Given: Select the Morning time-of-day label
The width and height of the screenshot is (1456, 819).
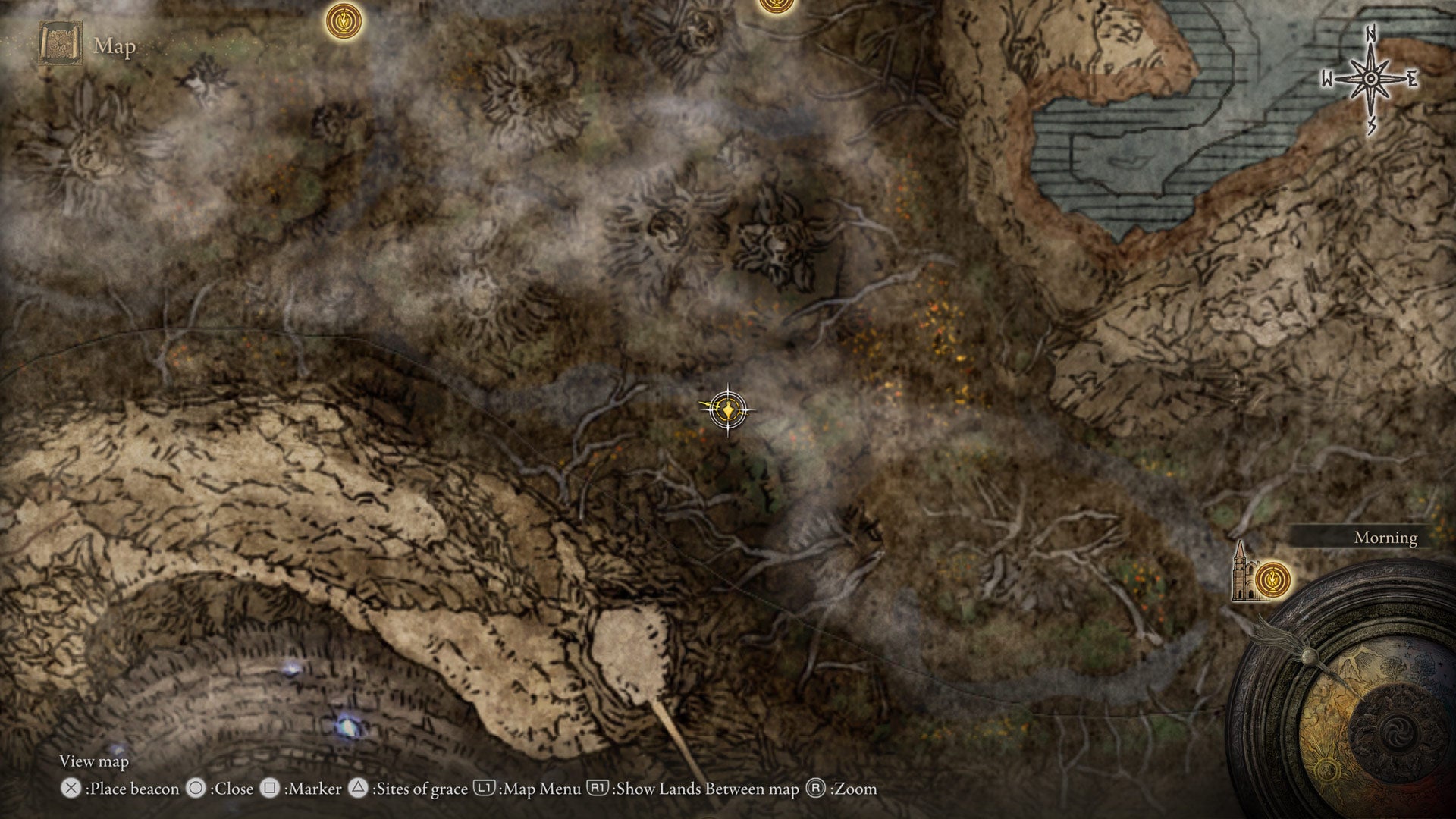Looking at the screenshot, I should 1386,538.
